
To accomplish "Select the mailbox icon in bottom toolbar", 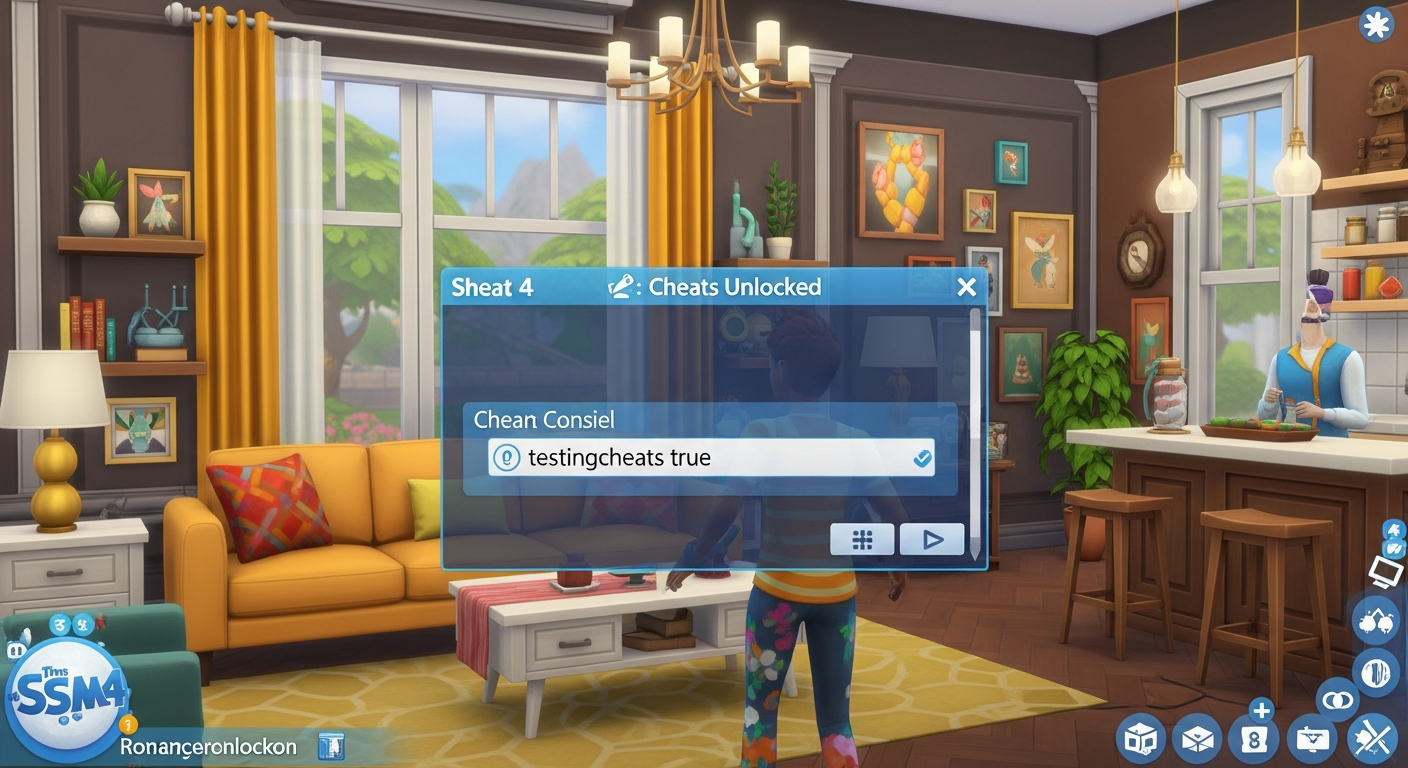I will point(1197,738).
